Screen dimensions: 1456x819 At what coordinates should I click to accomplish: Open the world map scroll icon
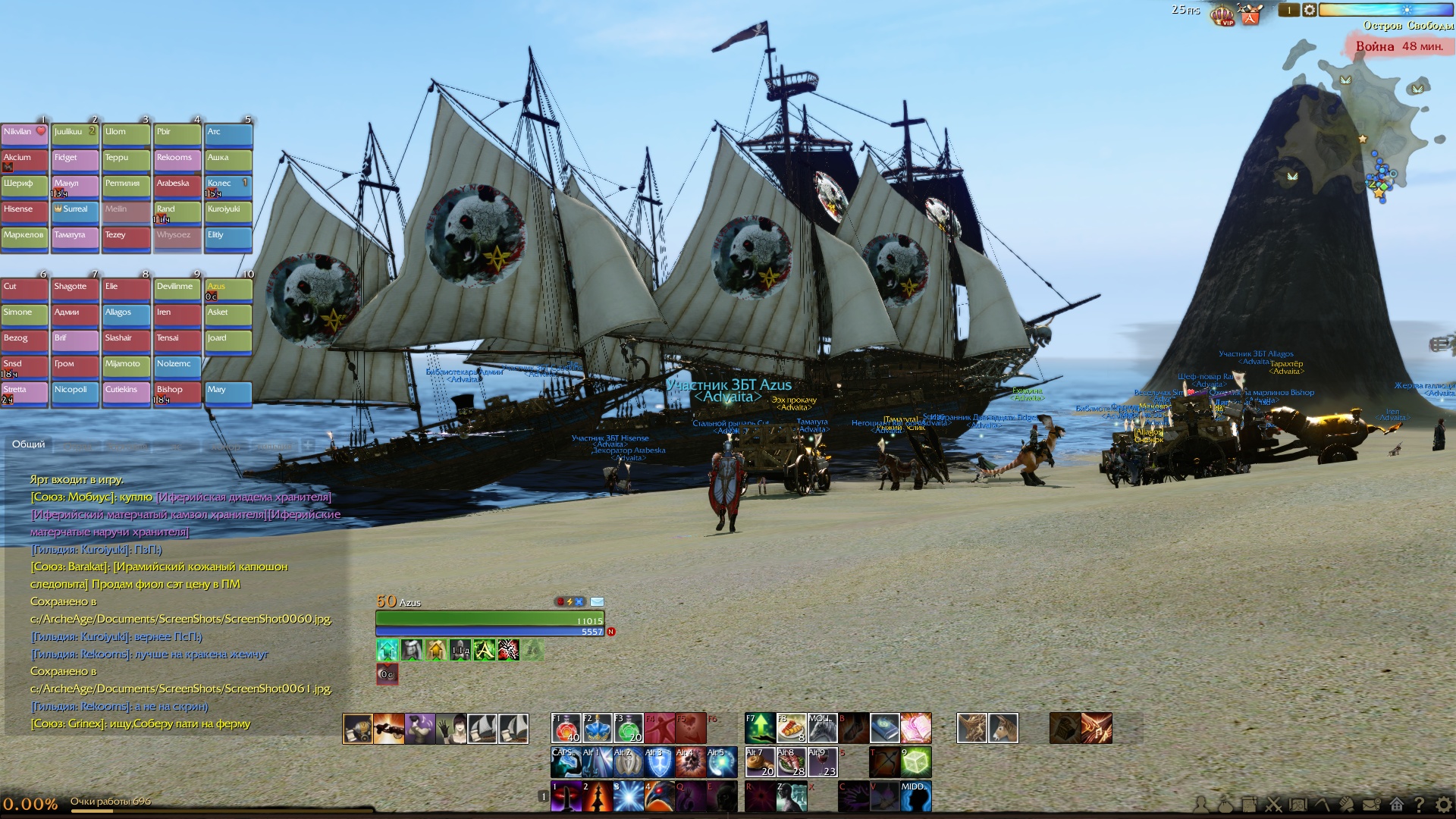click(1298, 804)
